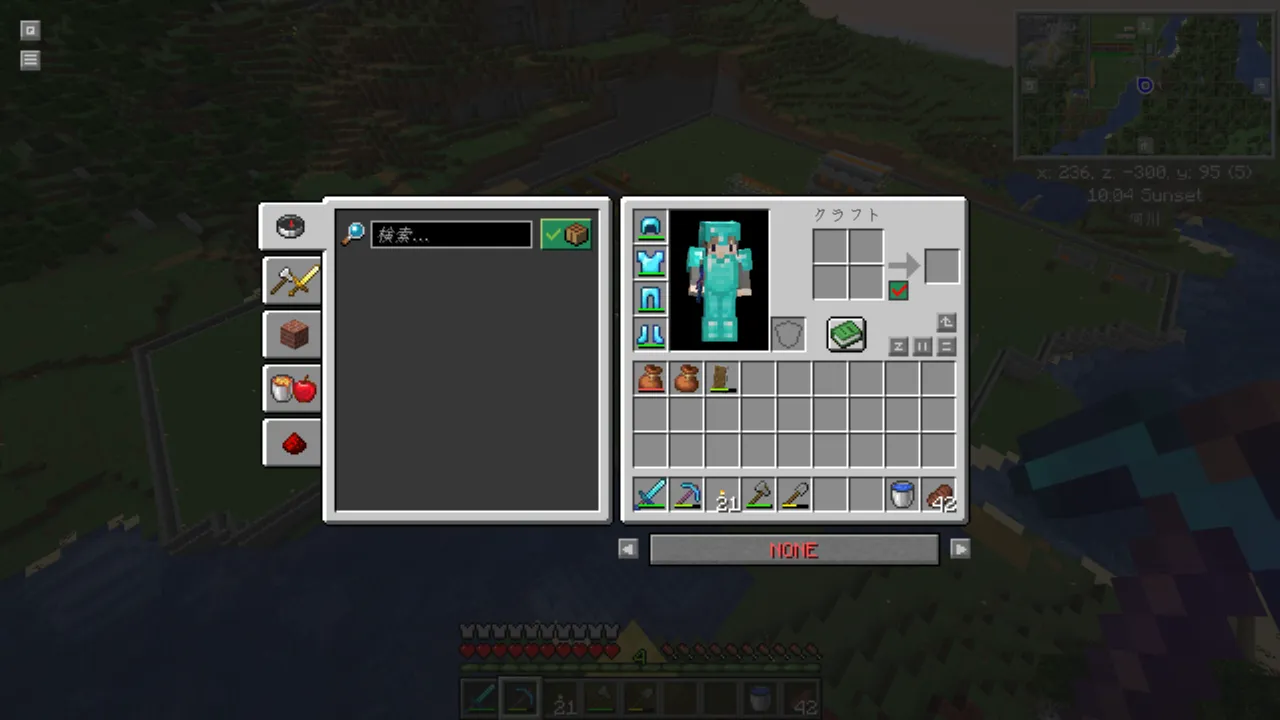Select the diamond sword in the hotbar

point(651,494)
